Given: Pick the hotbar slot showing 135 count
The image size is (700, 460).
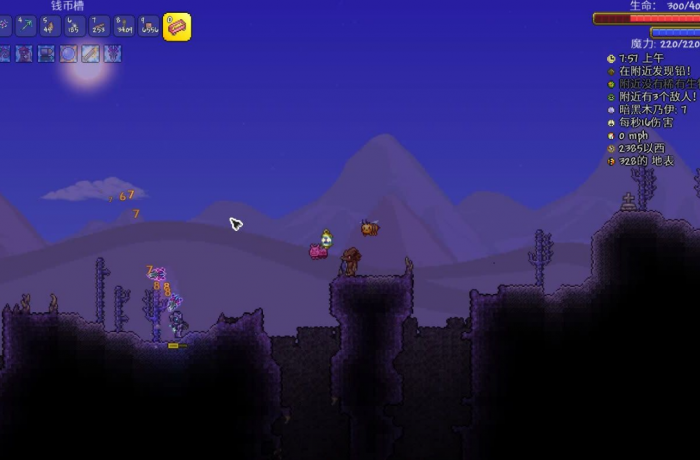Looking at the screenshot, I should (75, 27).
